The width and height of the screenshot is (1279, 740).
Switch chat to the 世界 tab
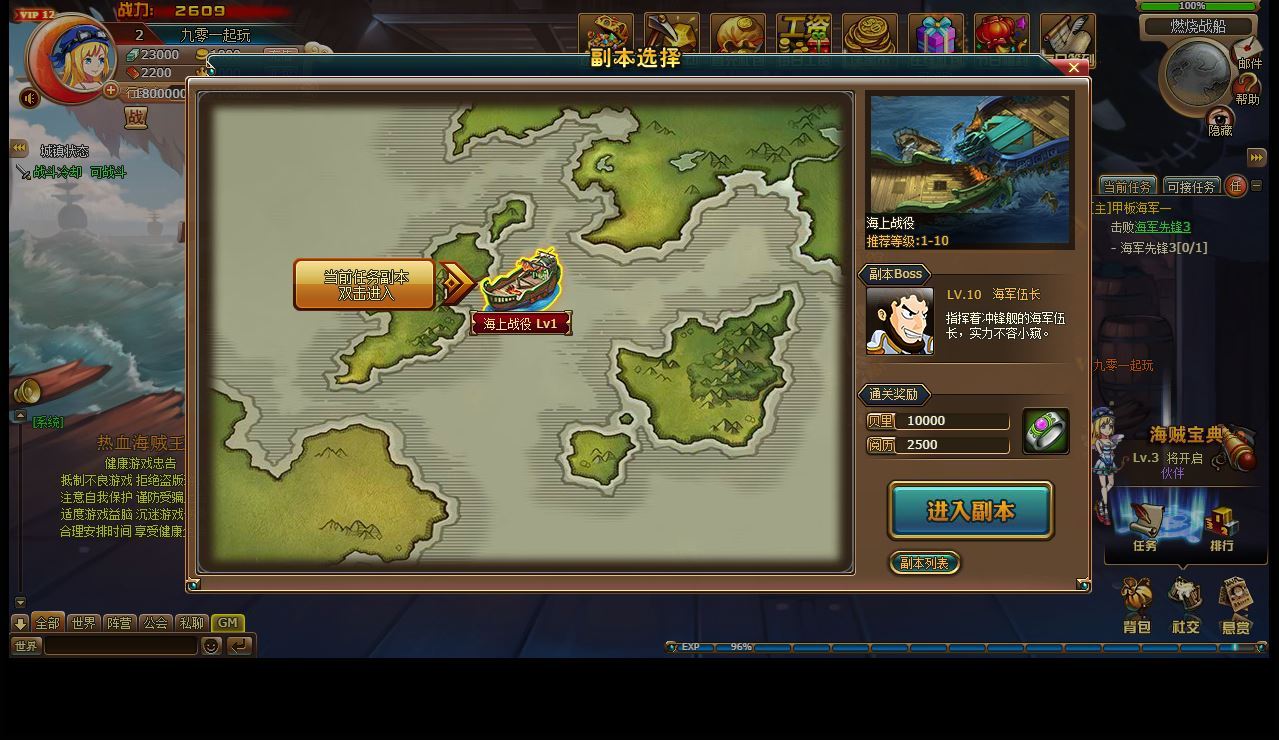84,623
